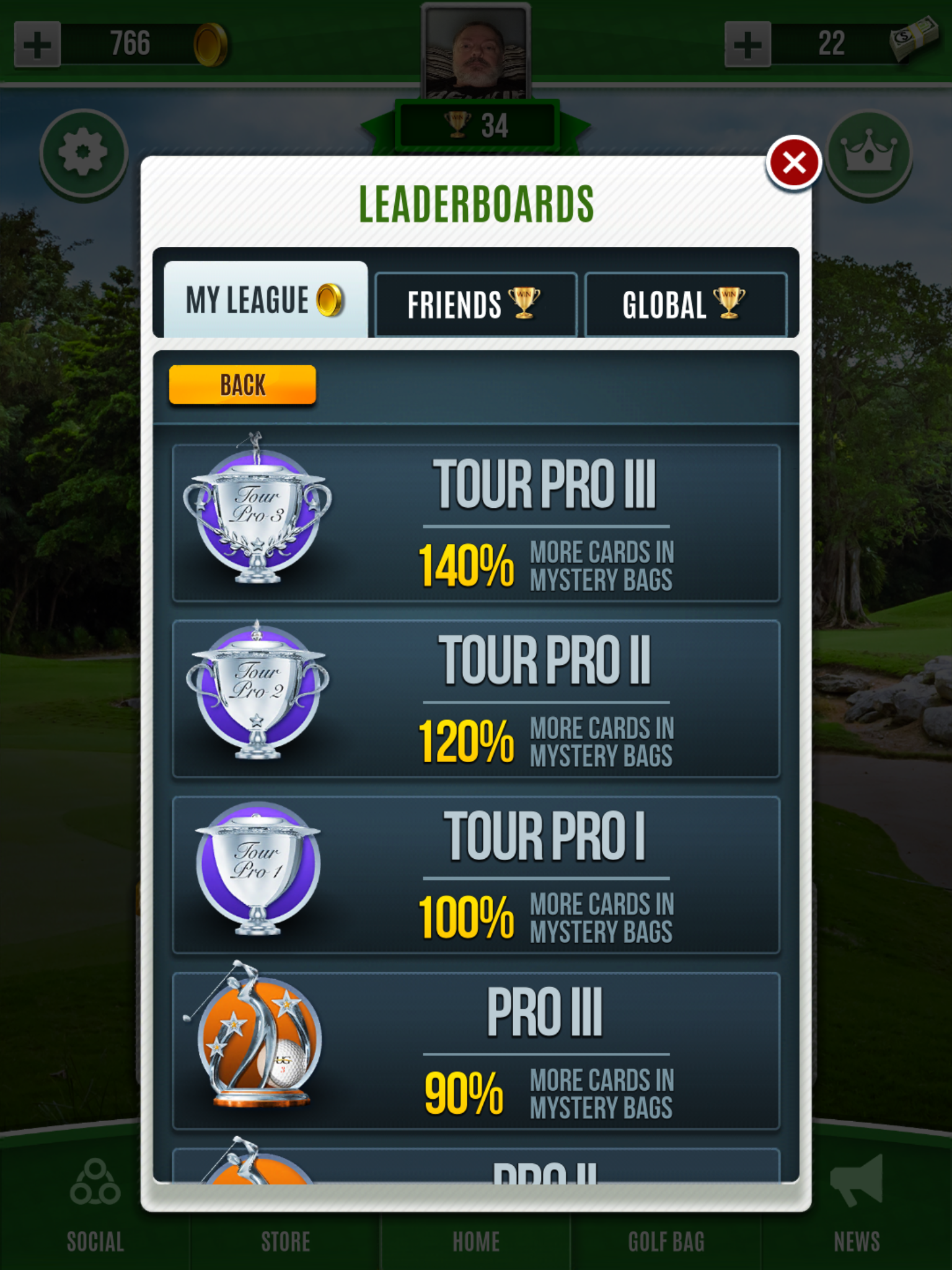Select the Tour Pro III league row
This screenshot has width=952, height=1270.
tap(475, 523)
